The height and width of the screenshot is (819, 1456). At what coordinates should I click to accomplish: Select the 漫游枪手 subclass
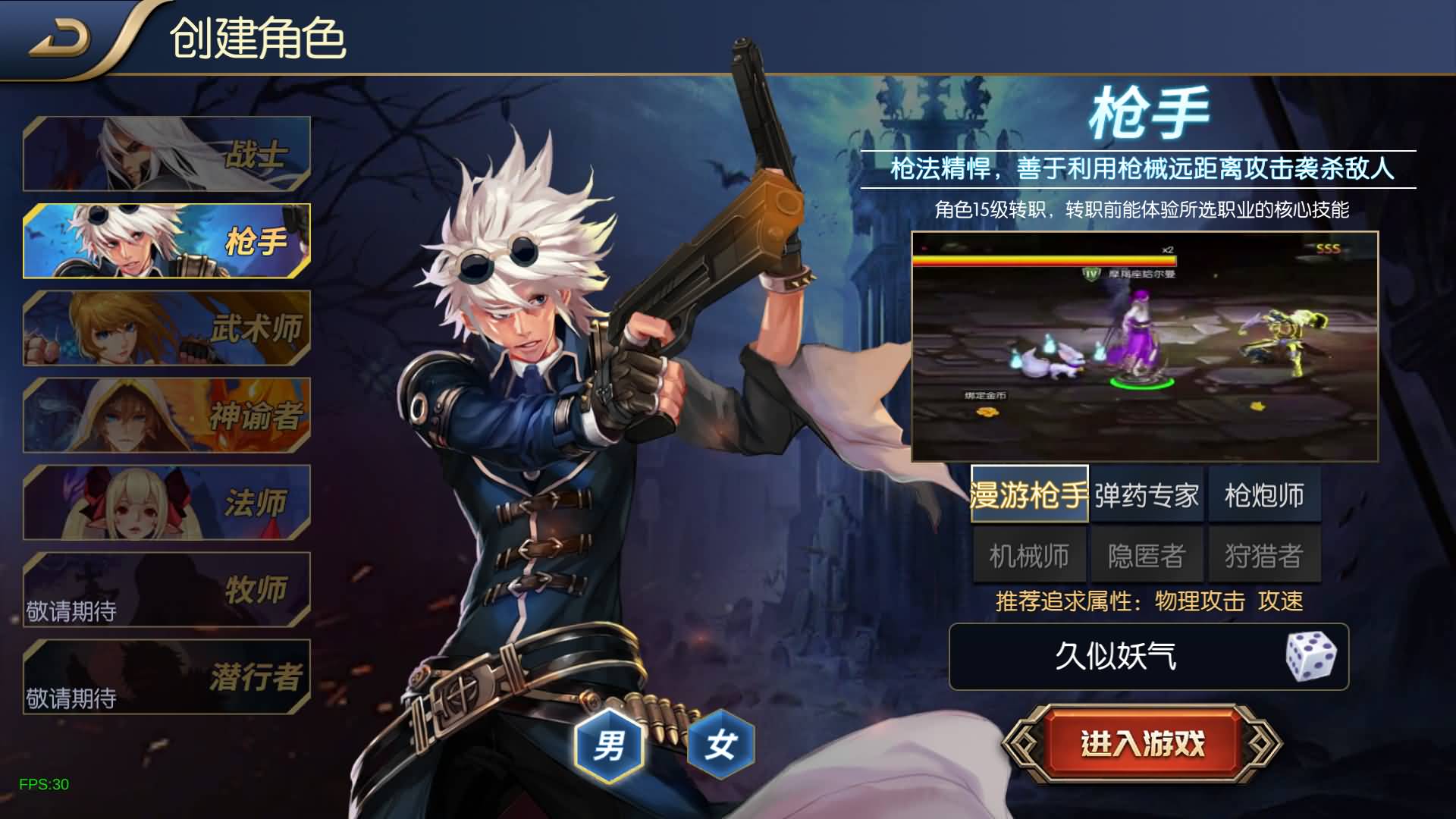point(1029,494)
